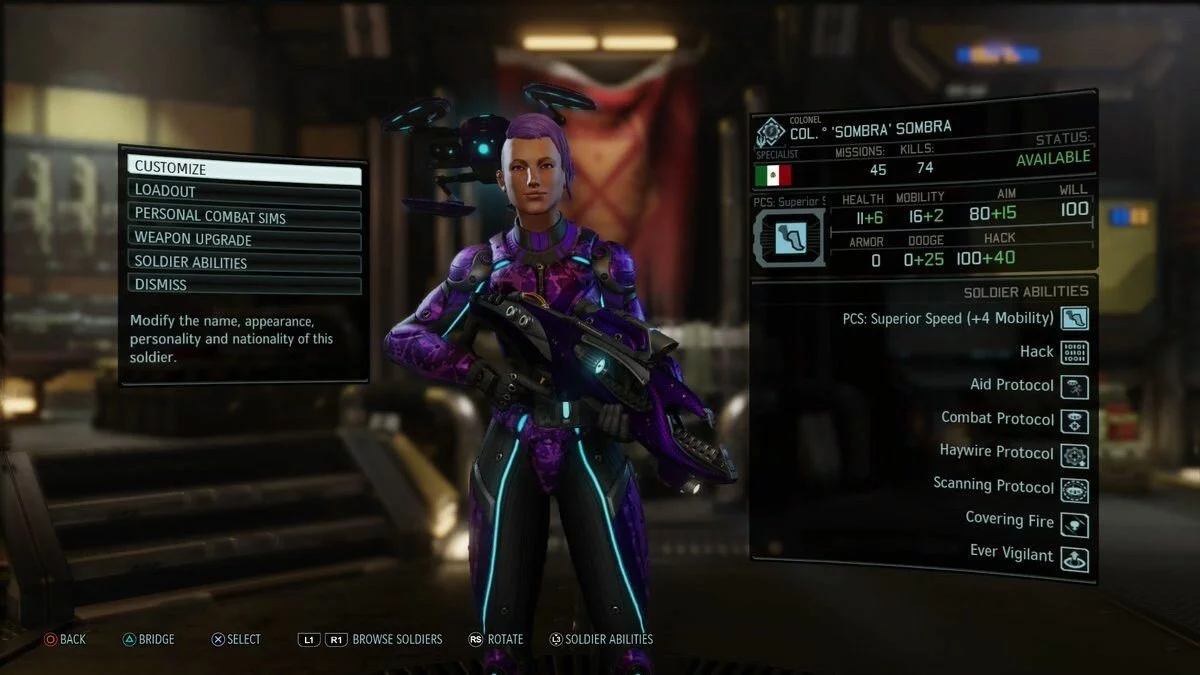Select the Ever Vigilant ability icon
Image resolution: width=1200 pixels, height=675 pixels.
click(x=1074, y=558)
